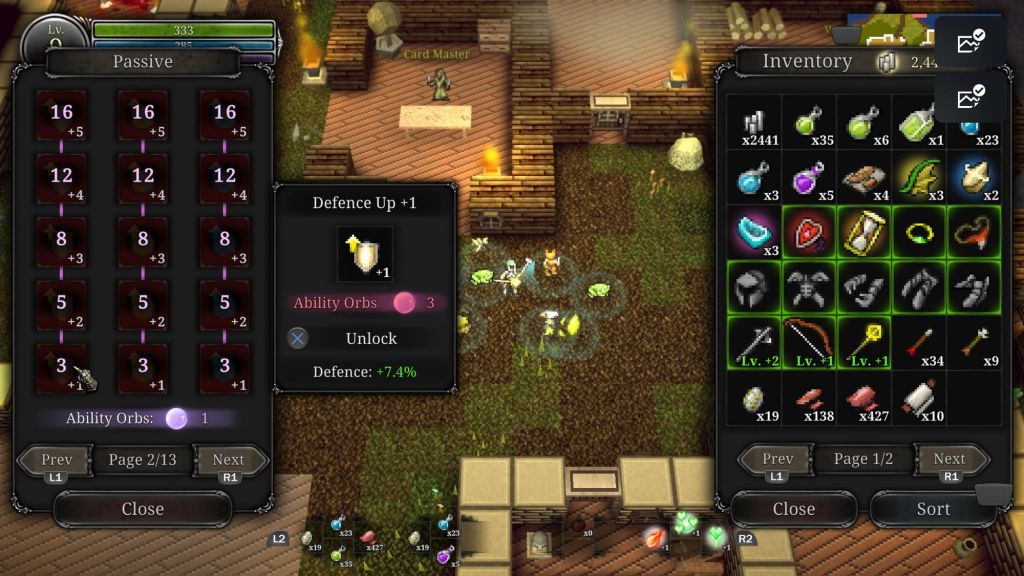1024x576 pixels.
Task: Choose the red arrows stack x34
Action: pyautogui.click(x=918, y=342)
